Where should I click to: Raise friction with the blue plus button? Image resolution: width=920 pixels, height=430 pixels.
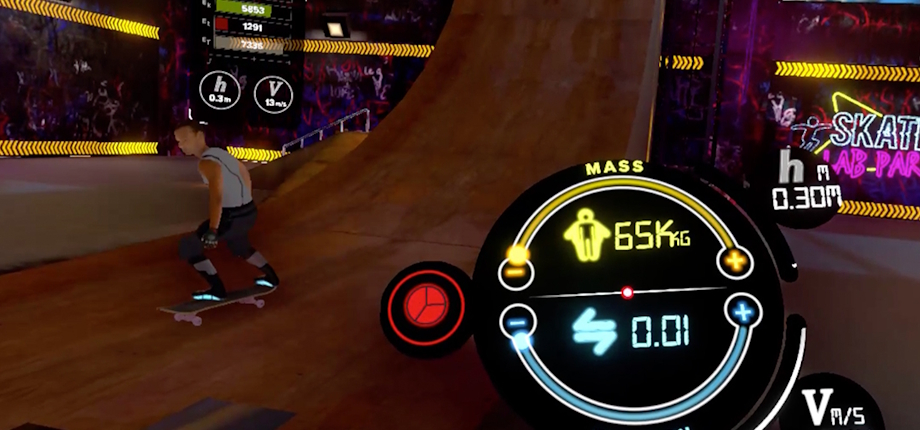tap(741, 313)
